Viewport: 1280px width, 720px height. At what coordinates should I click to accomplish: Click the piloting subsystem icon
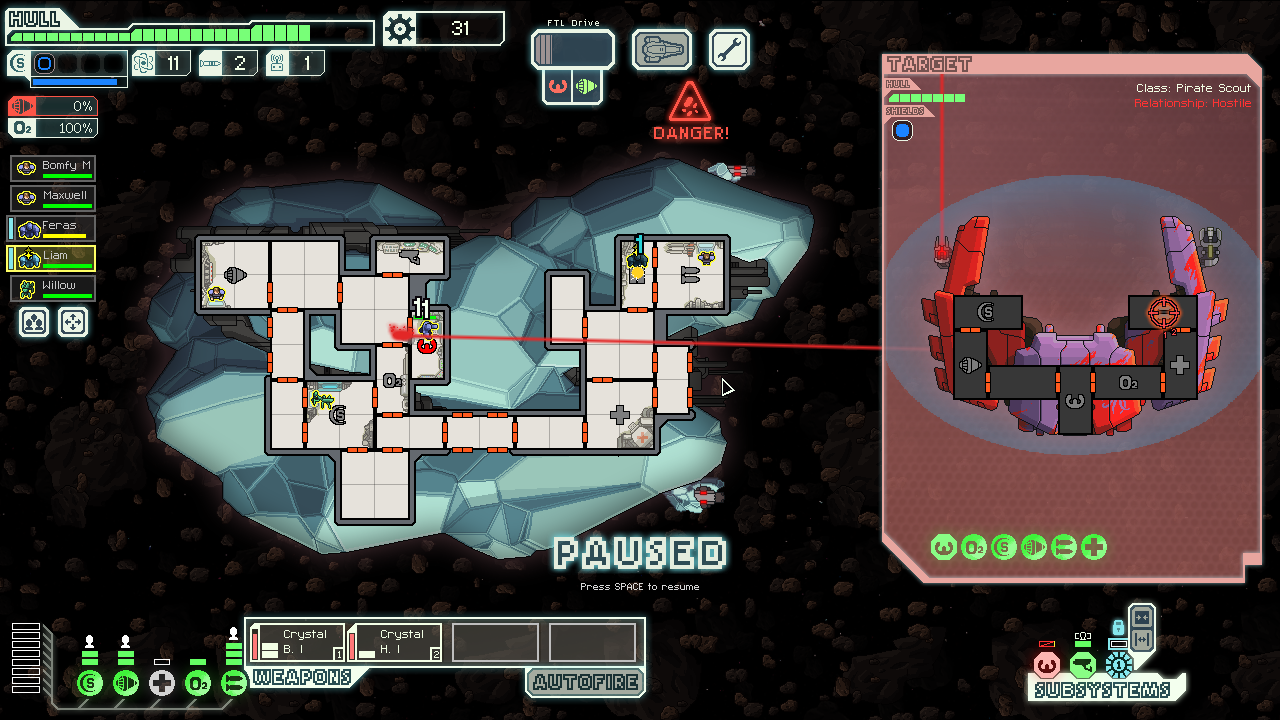(1046, 664)
